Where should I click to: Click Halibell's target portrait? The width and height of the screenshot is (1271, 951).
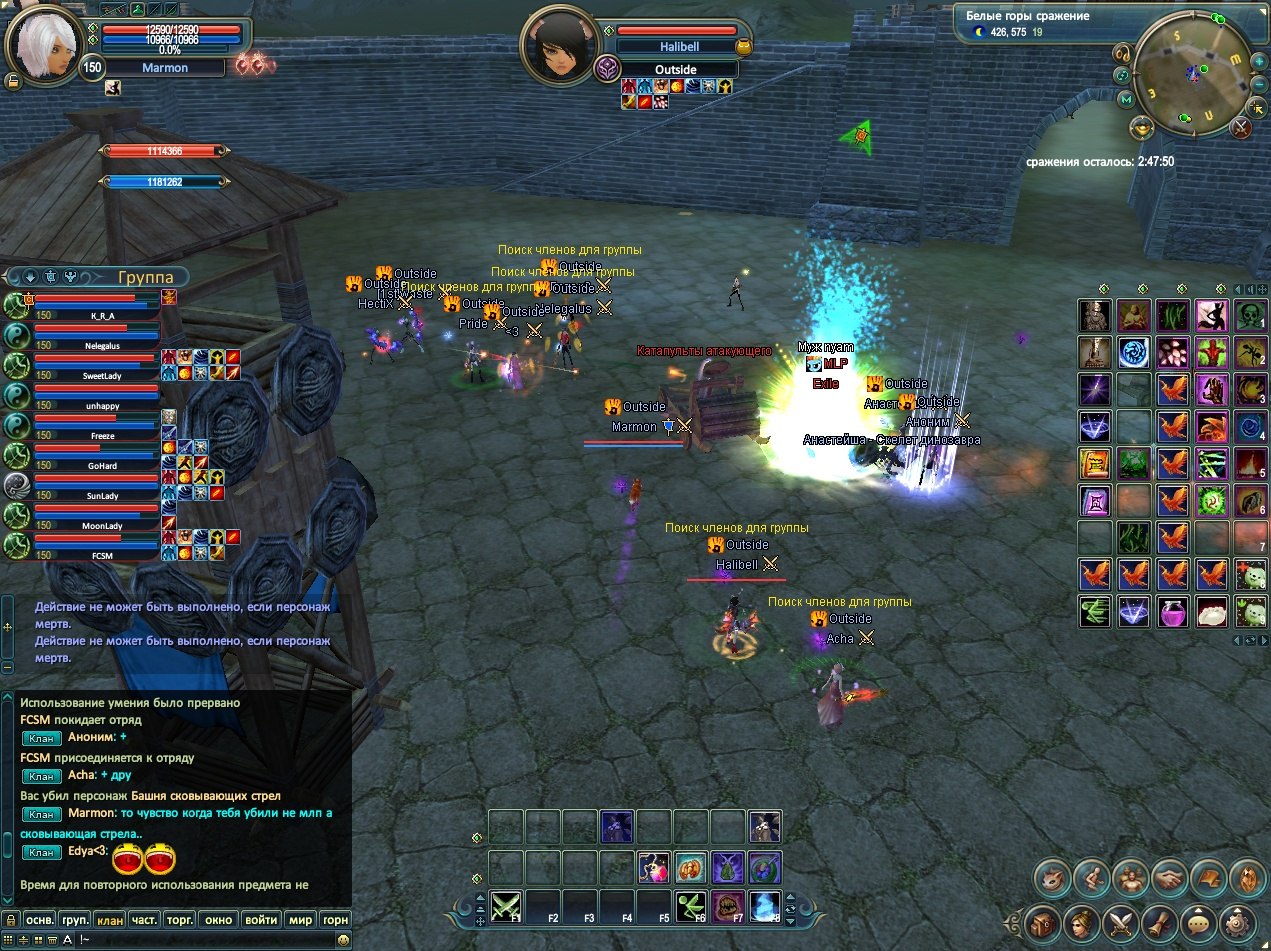558,45
